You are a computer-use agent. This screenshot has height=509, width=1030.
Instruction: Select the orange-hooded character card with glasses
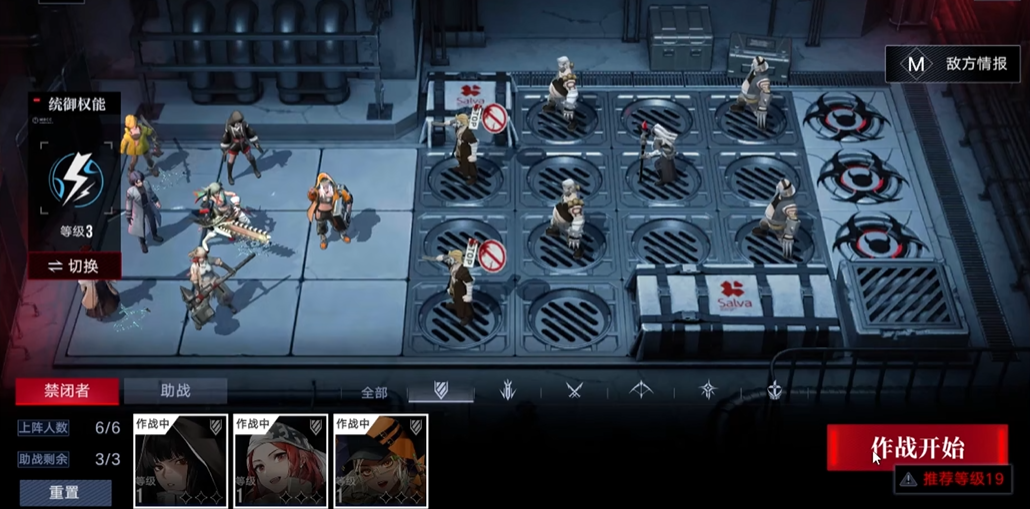pyautogui.click(x=380, y=461)
